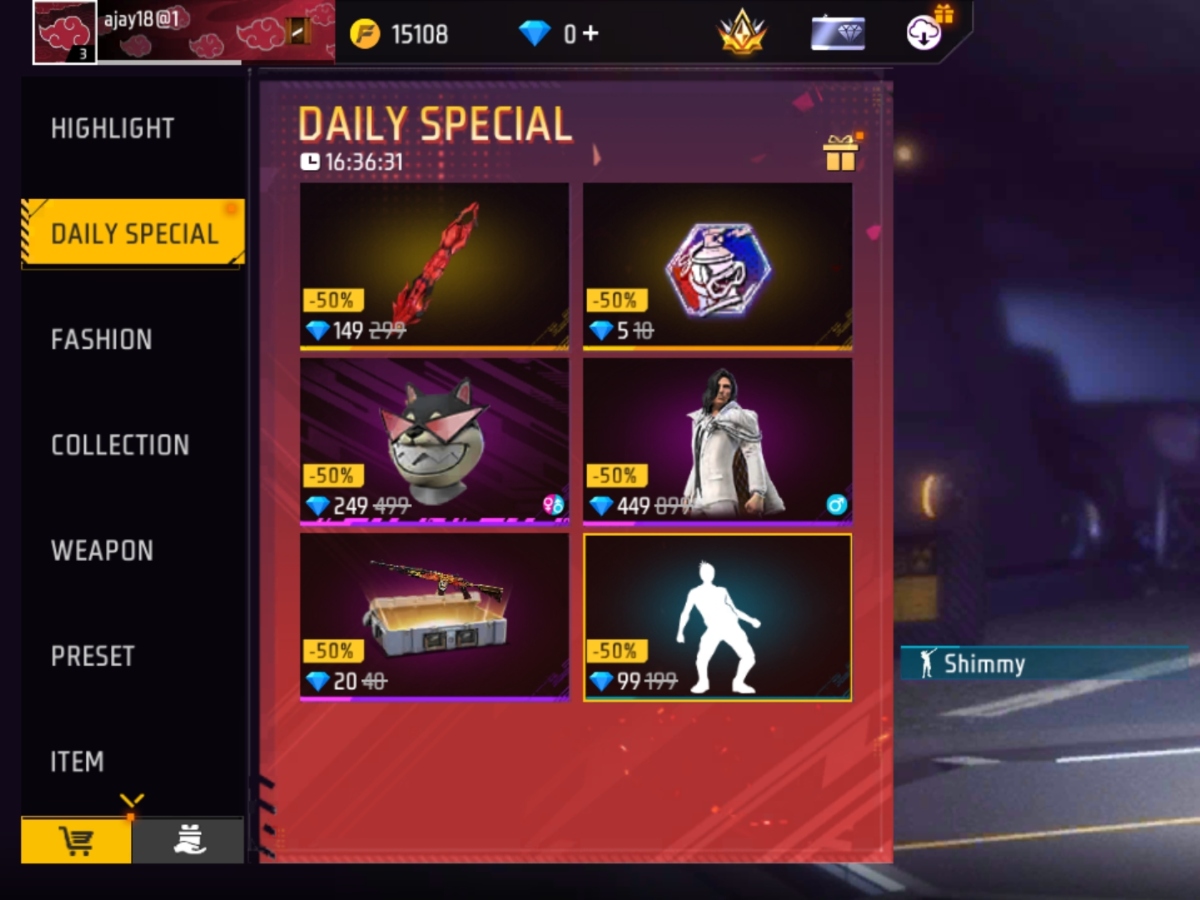1200x900 pixels.
Task: Choose the hexagon spray badge for 5 diamonds
Action: pos(717,265)
